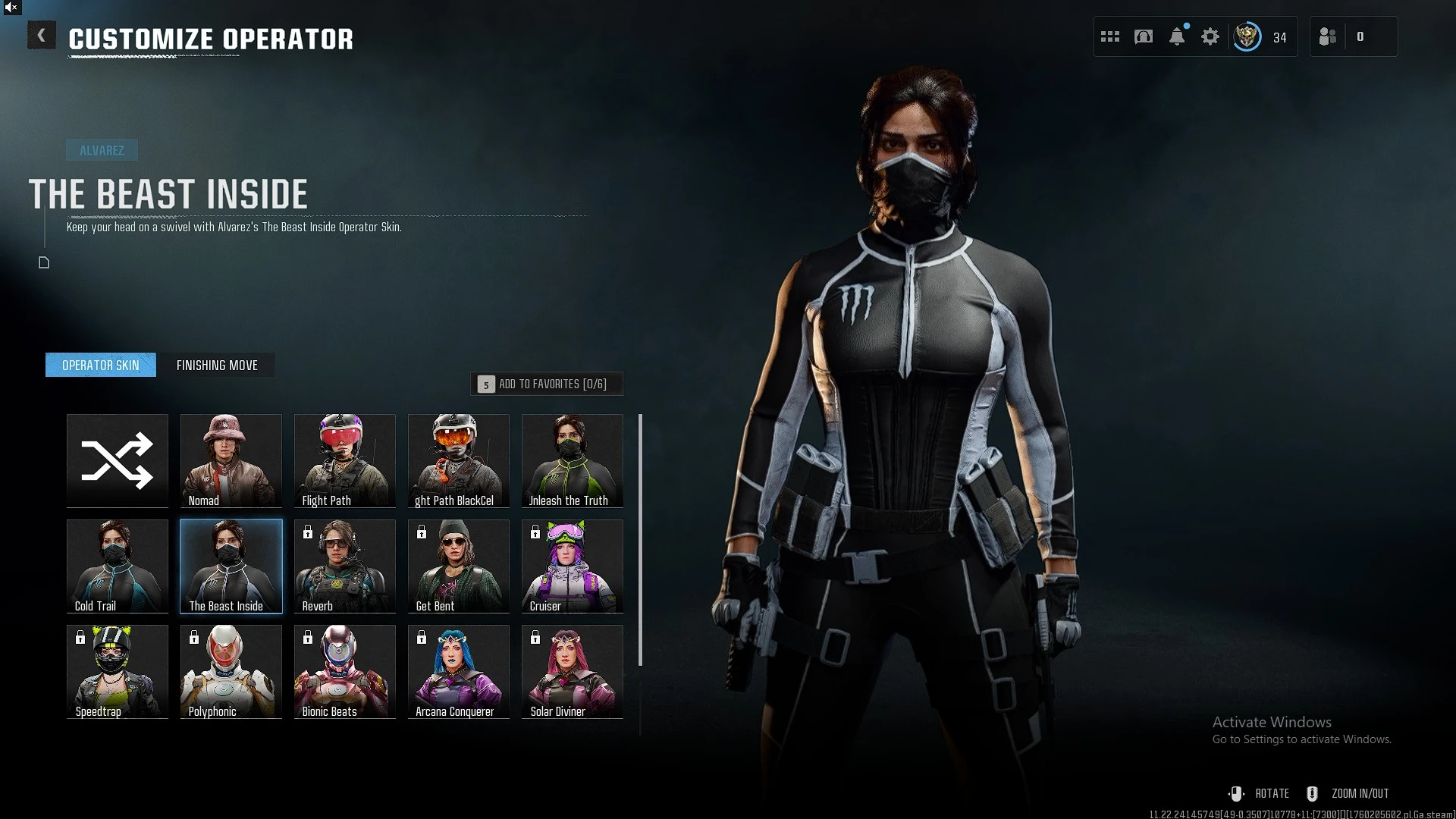Switch to the Operator Skin tab
The height and width of the screenshot is (819, 1456).
(x=100, y=365)
